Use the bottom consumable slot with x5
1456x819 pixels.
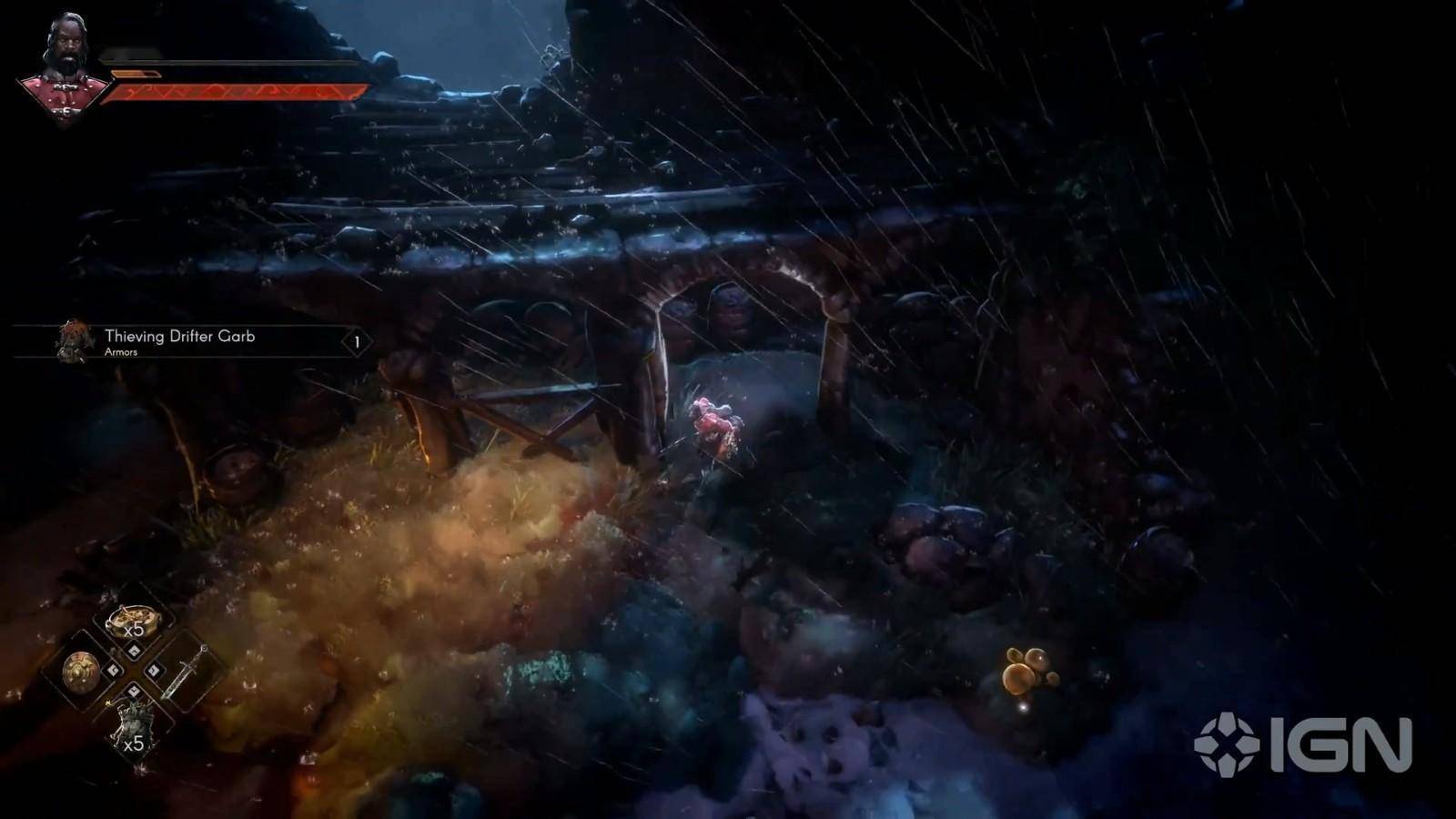133,727
